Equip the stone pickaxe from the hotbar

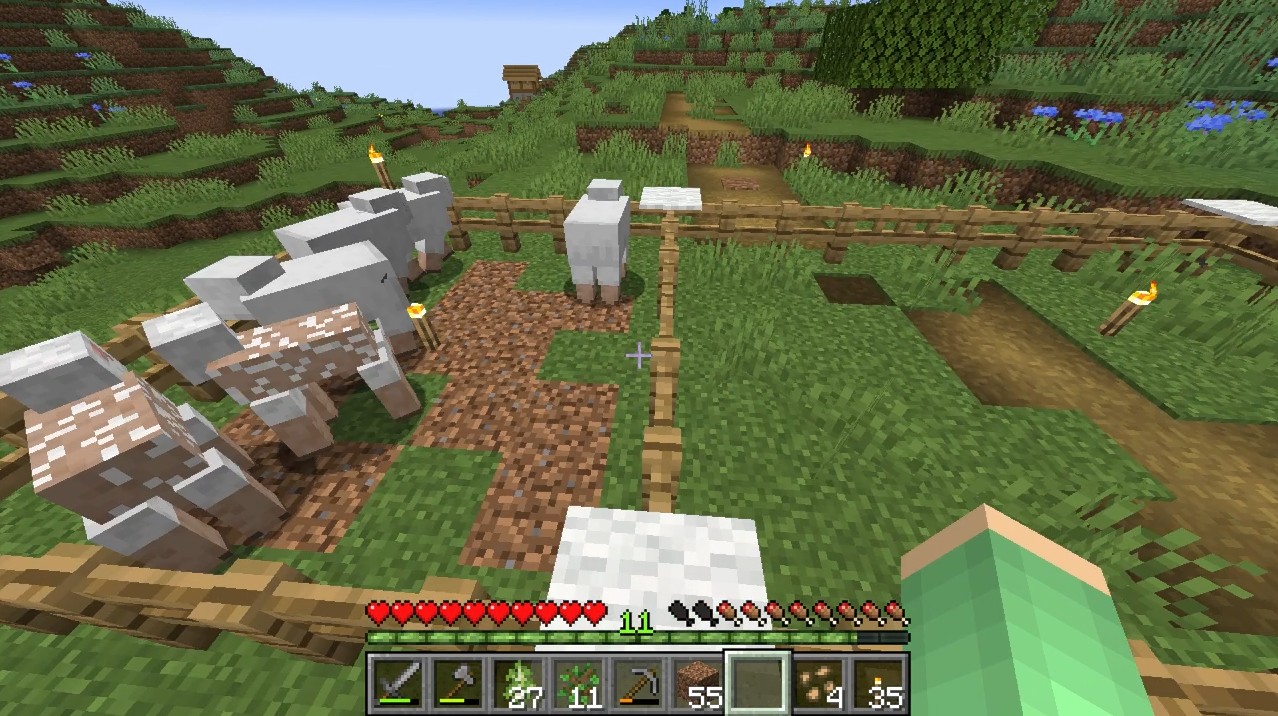pyautogui.click(x=638, y=683)
